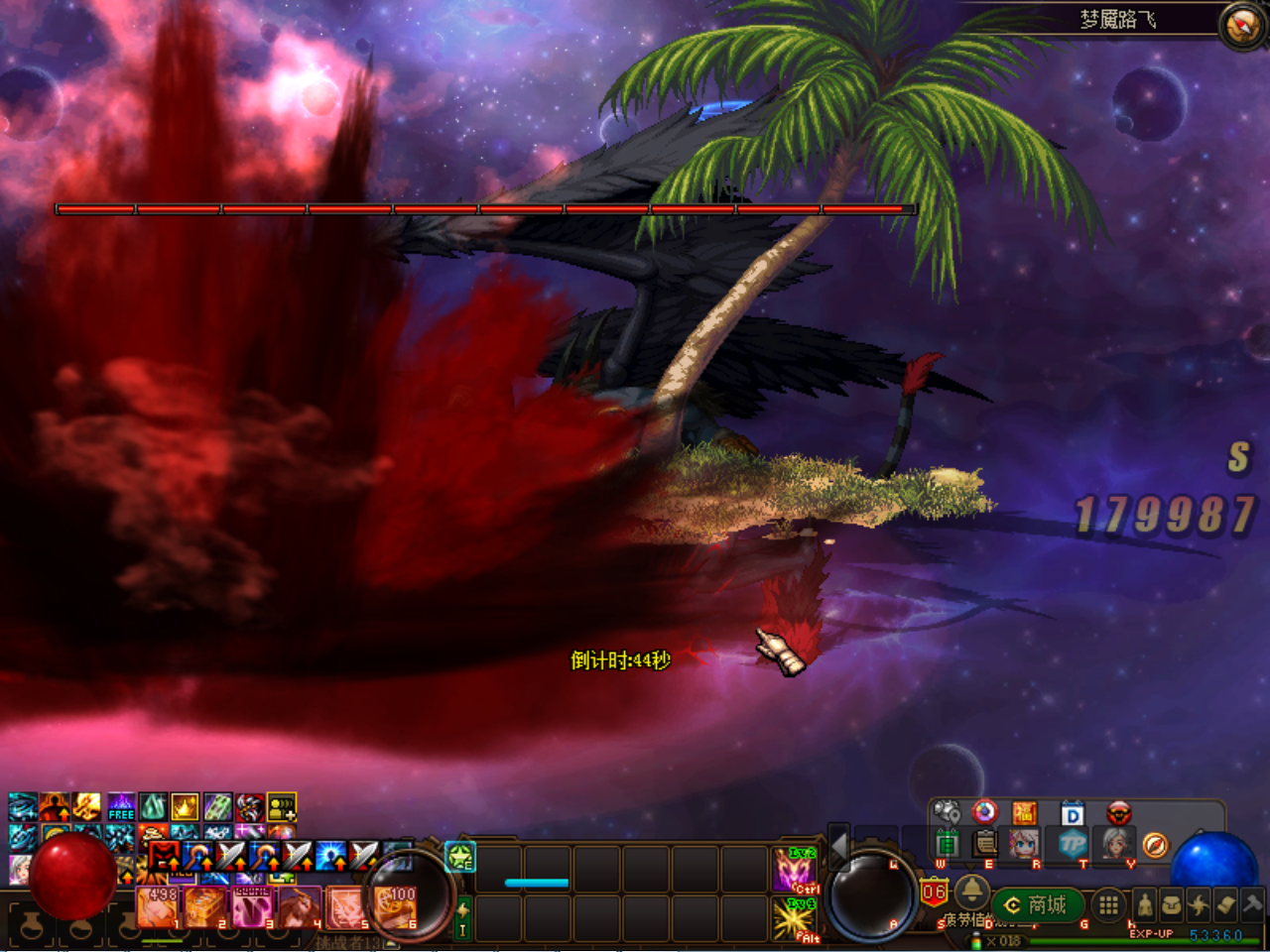This screenshot has width=1270, height=952.
Task: Open the red 福 fortune icon
Action: pos(1024,814)
